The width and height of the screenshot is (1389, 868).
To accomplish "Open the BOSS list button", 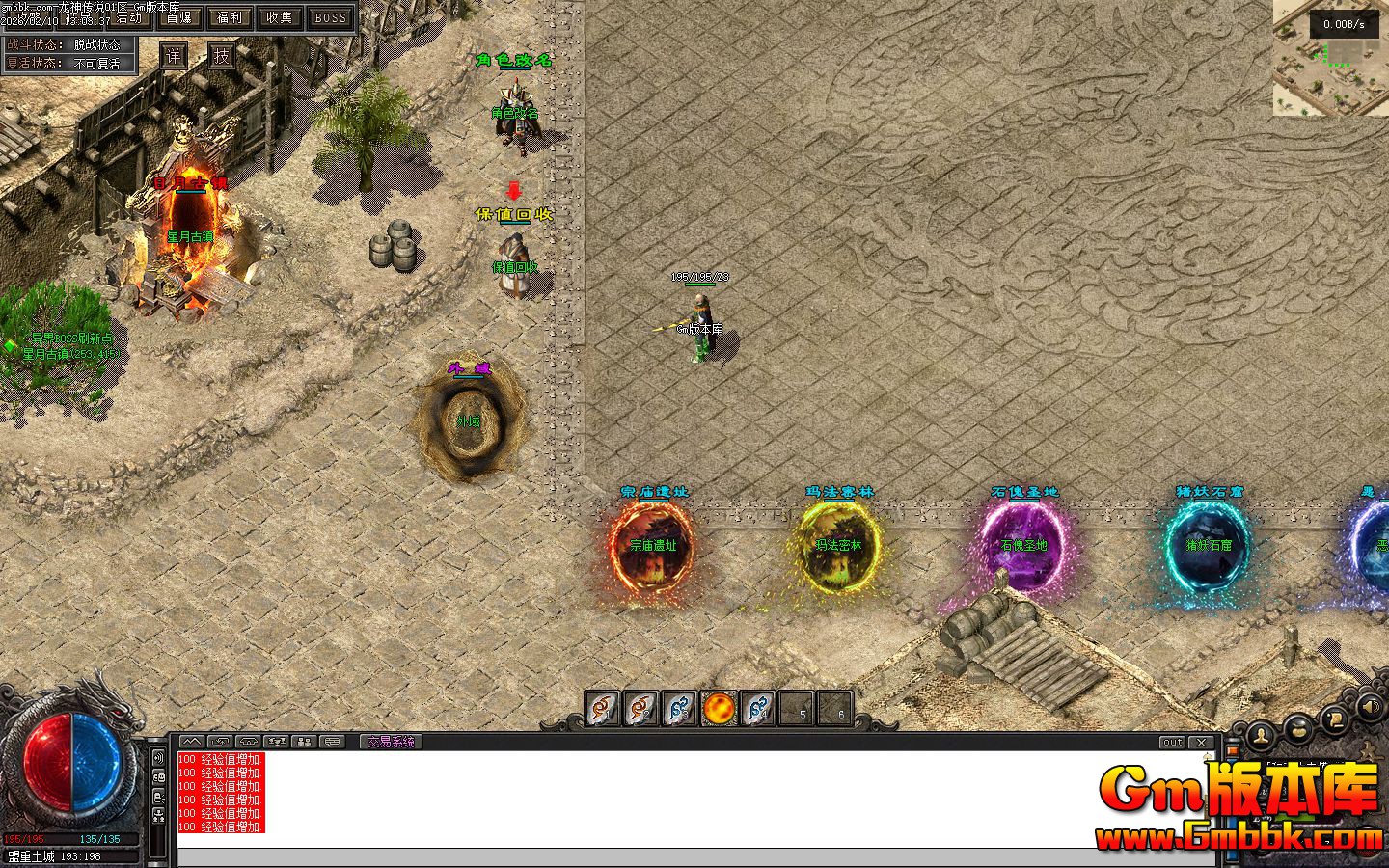I will [x=331, y=17].
